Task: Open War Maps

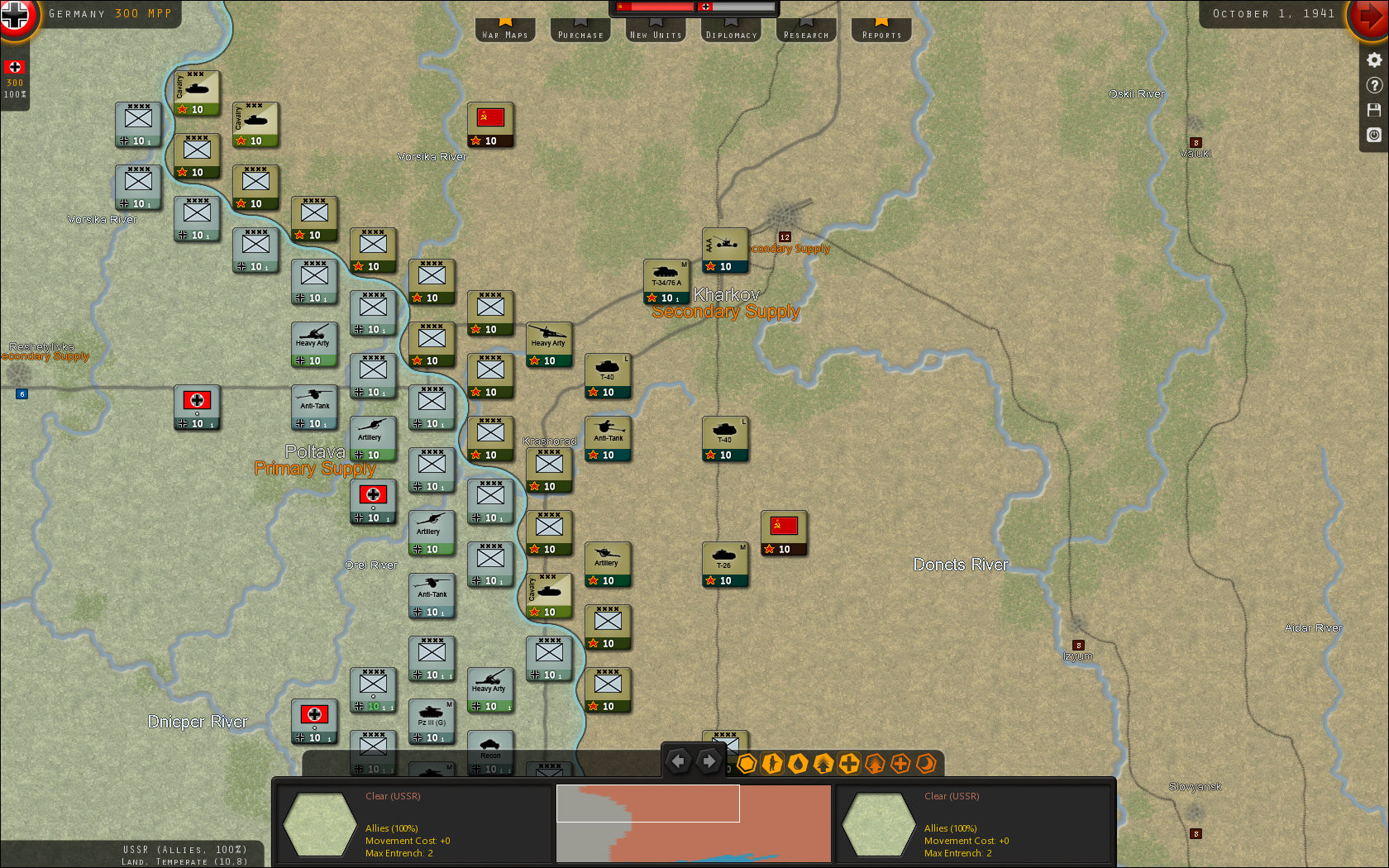Action: click(504, 31)
